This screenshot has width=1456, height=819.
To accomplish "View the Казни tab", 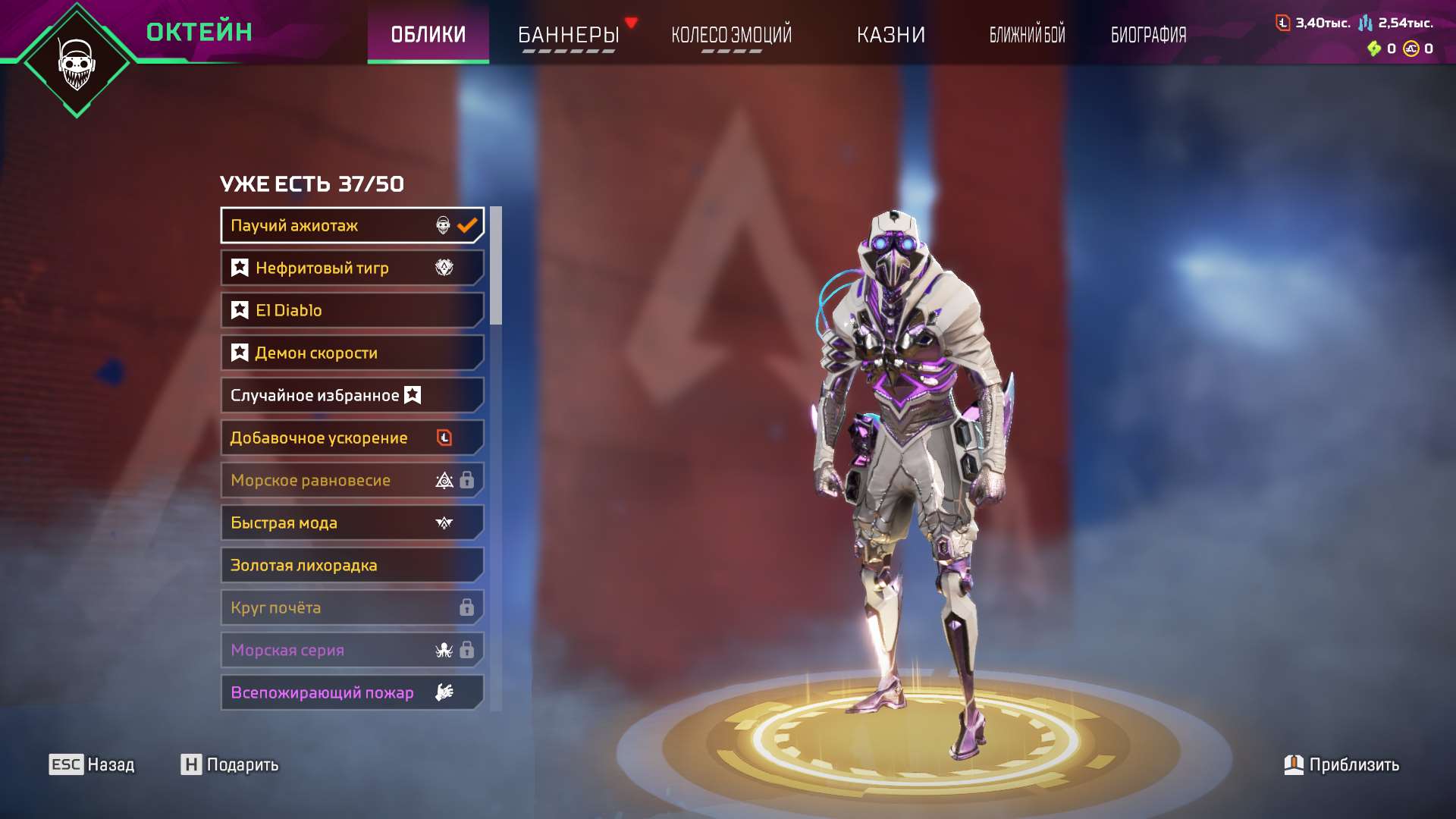I will 891,34.
